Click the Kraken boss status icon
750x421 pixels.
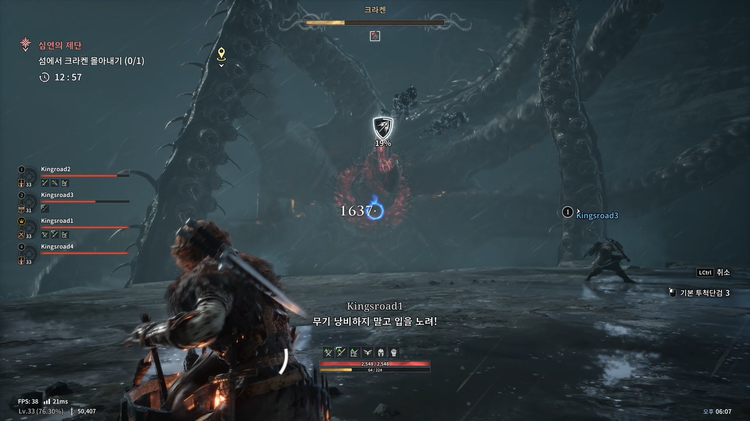click(x=375, y=36)
